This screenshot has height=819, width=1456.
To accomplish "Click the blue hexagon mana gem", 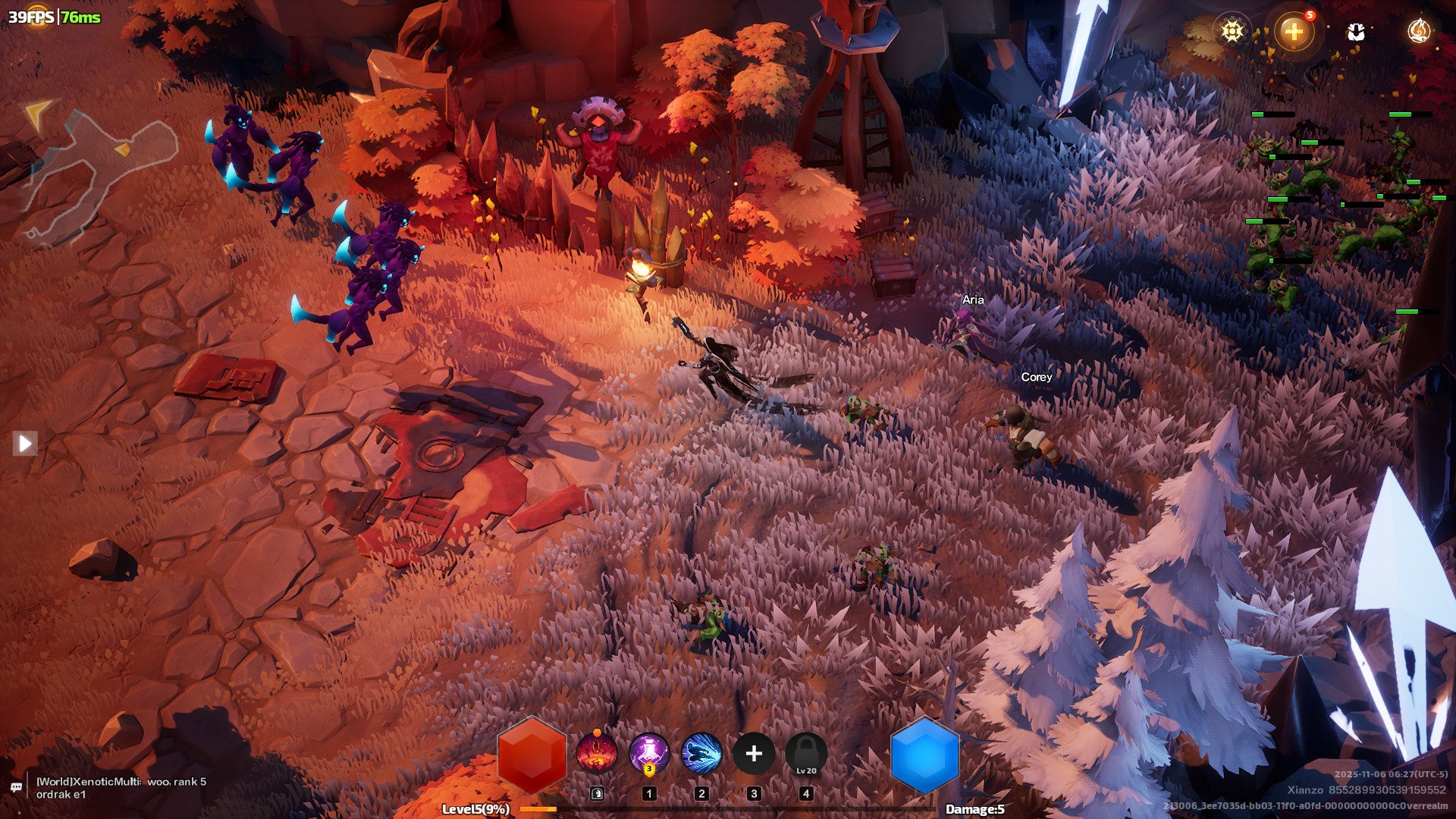I will pos(924,755).
